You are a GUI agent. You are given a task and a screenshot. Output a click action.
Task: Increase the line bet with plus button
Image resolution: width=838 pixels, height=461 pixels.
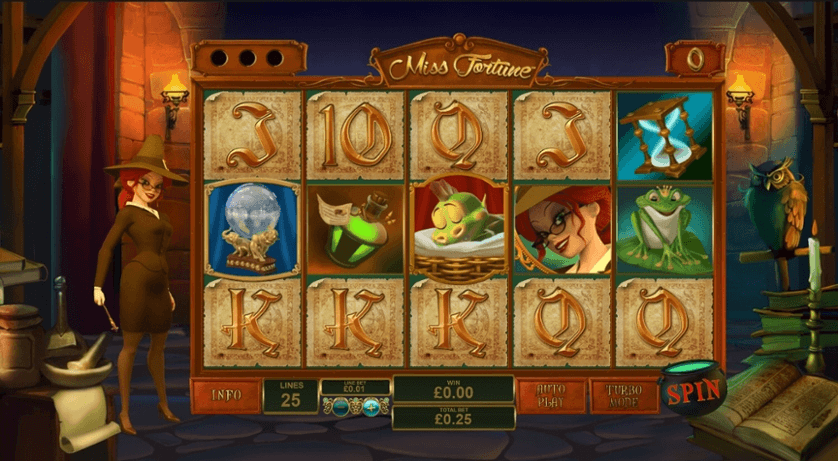373,405
